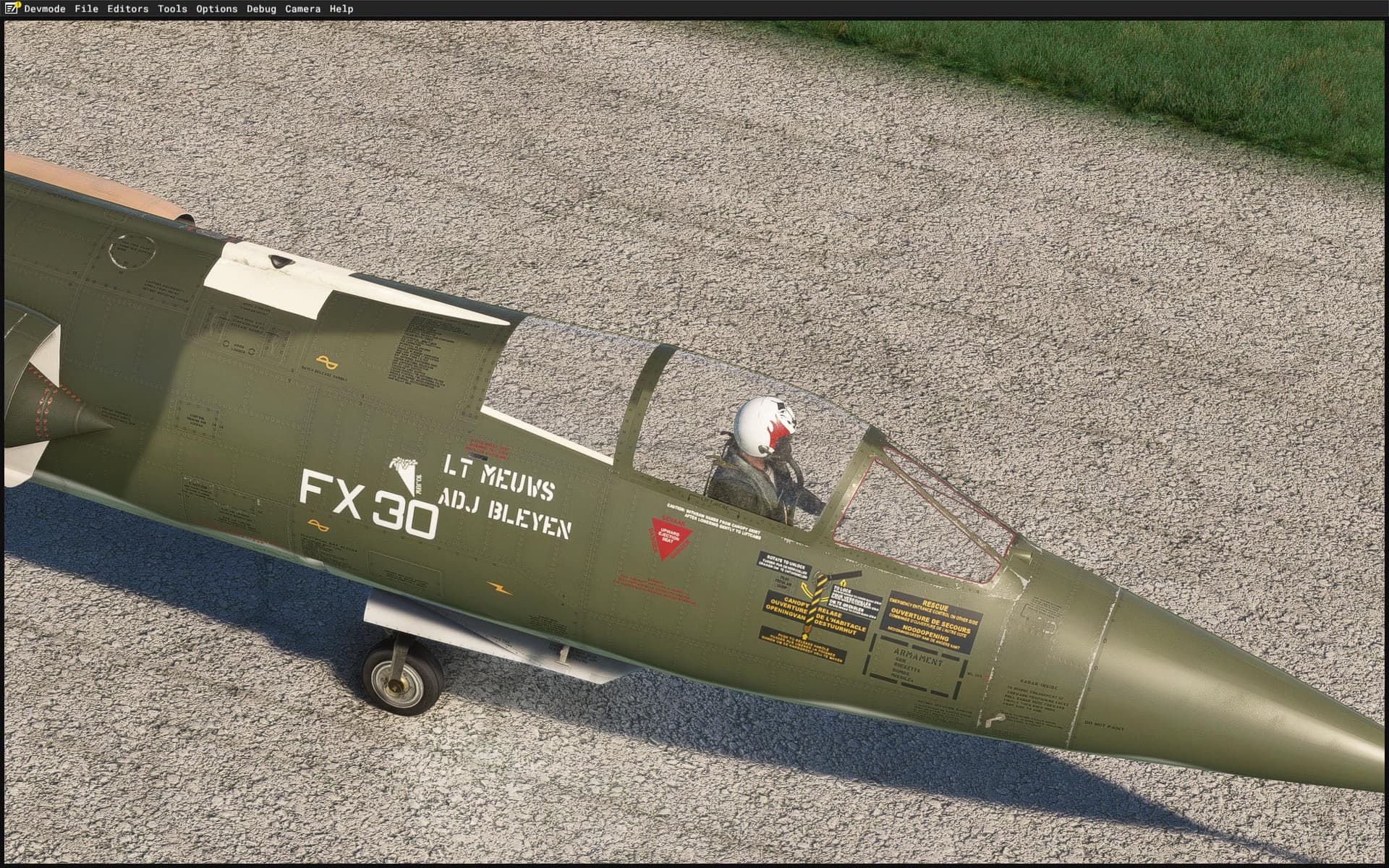Open the Camera menu
This screenshot has height=868, width=1389.
pyautogui.click(x=304, y=9)
